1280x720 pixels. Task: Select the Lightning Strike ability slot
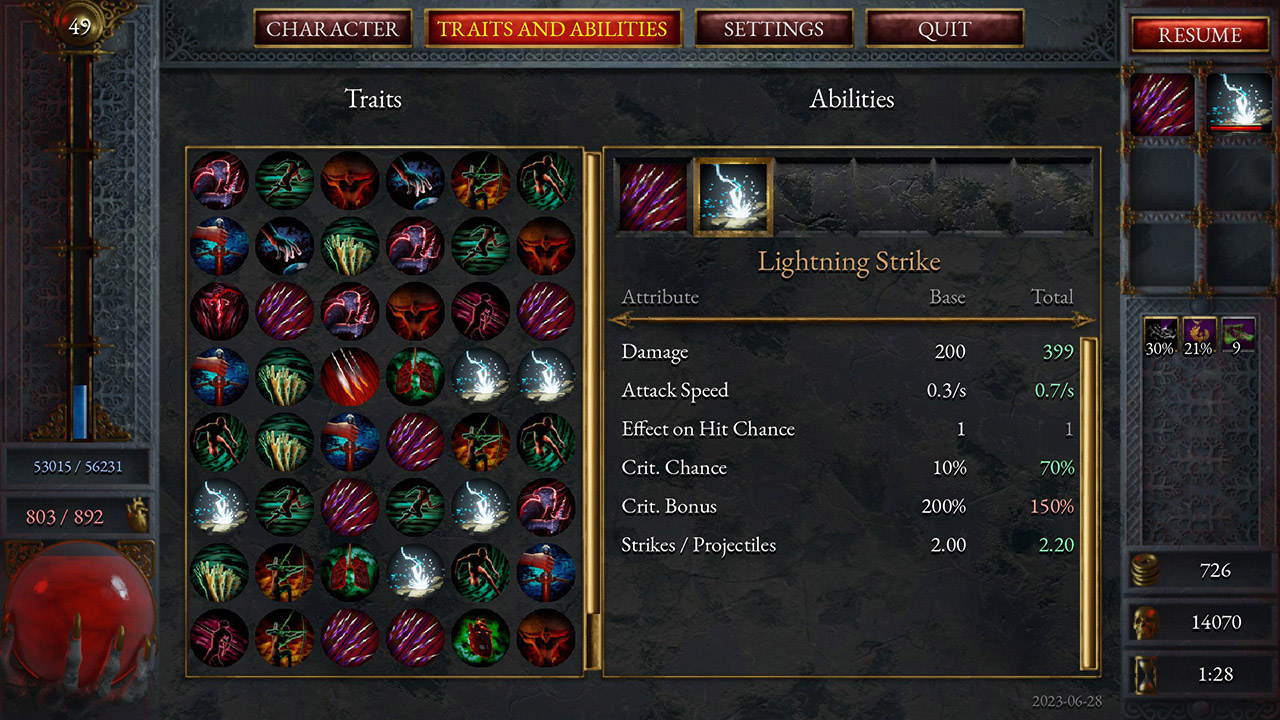[x=734, y=198]
